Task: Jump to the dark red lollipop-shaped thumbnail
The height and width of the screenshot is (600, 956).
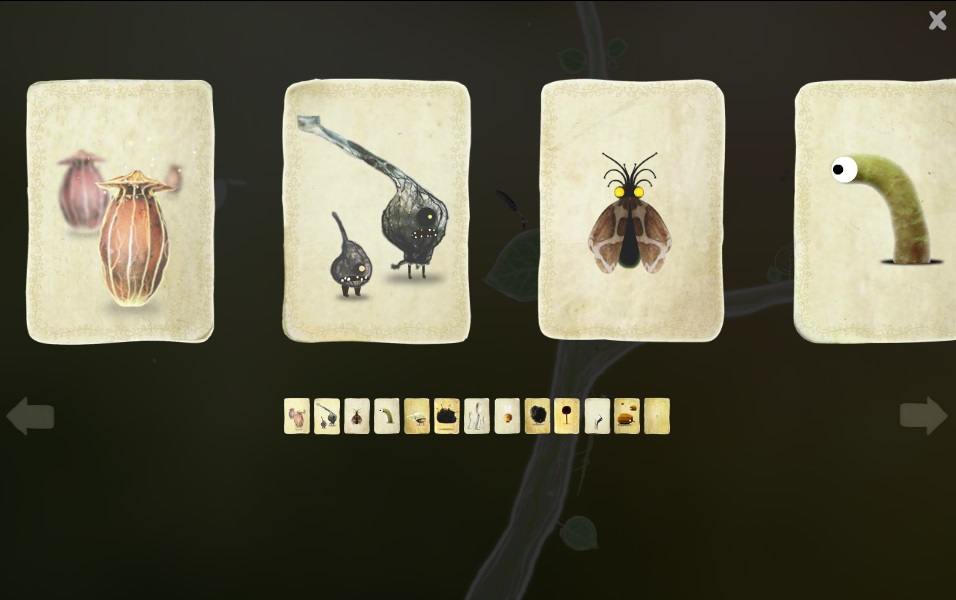Action: (x=567, y=416)
